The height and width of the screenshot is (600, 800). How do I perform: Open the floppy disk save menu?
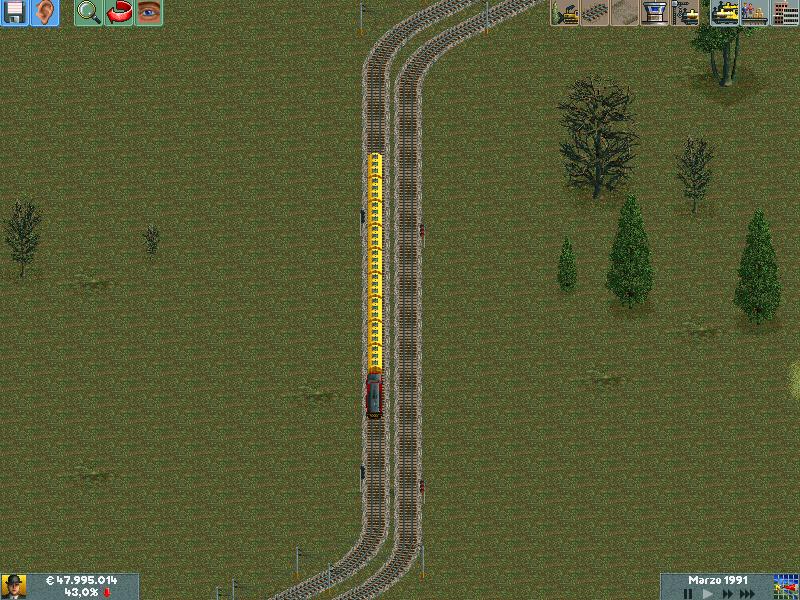pos(15,13)
